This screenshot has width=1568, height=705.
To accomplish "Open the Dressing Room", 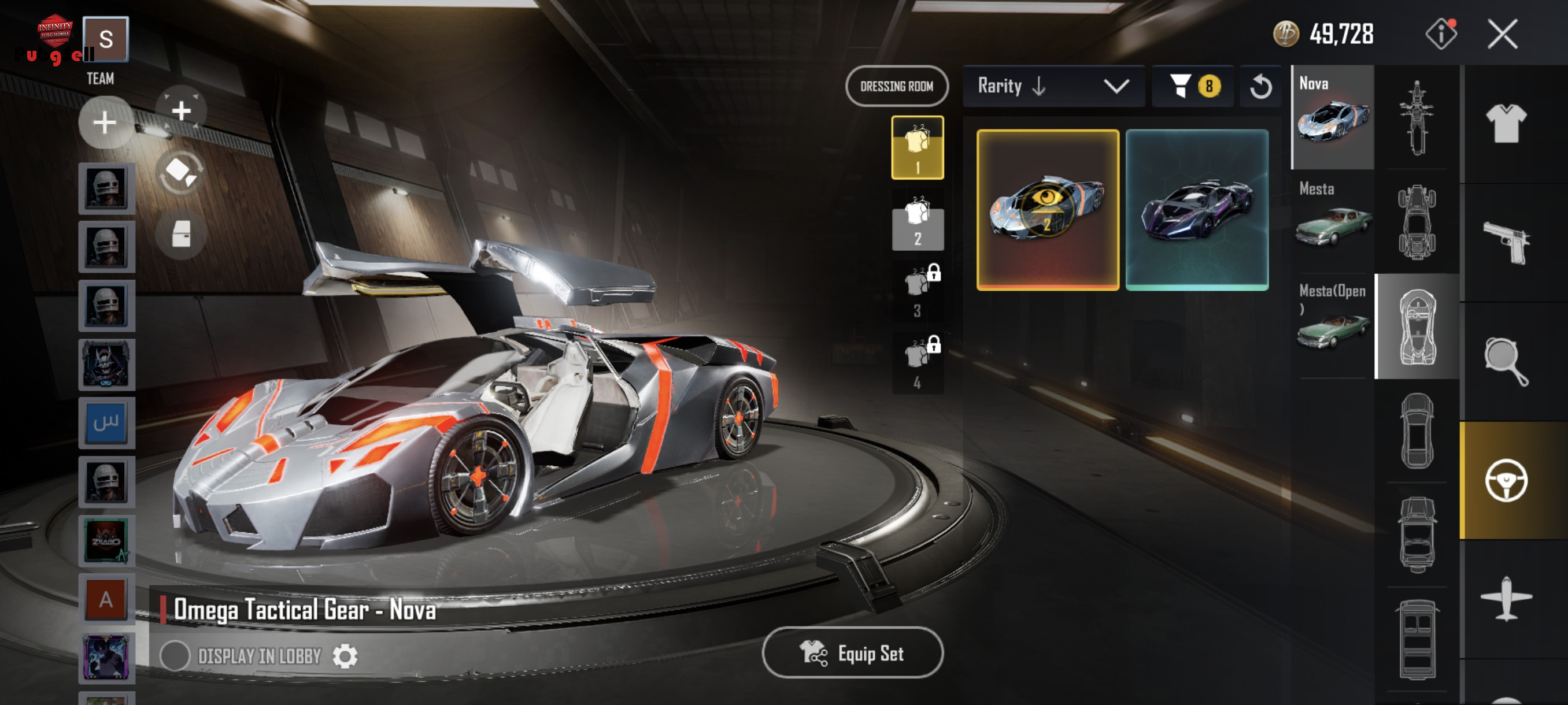I will [896, 86].
